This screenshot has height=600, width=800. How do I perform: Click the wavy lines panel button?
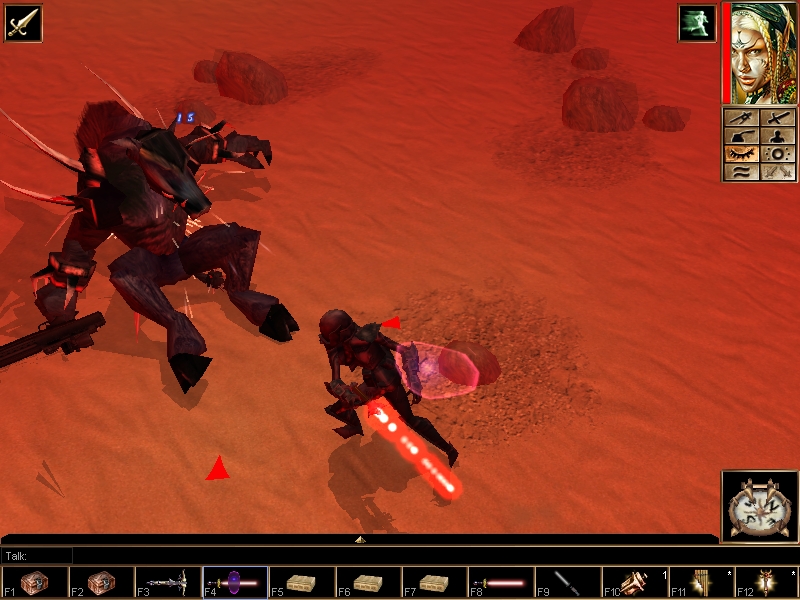click(x=741, y=172)
